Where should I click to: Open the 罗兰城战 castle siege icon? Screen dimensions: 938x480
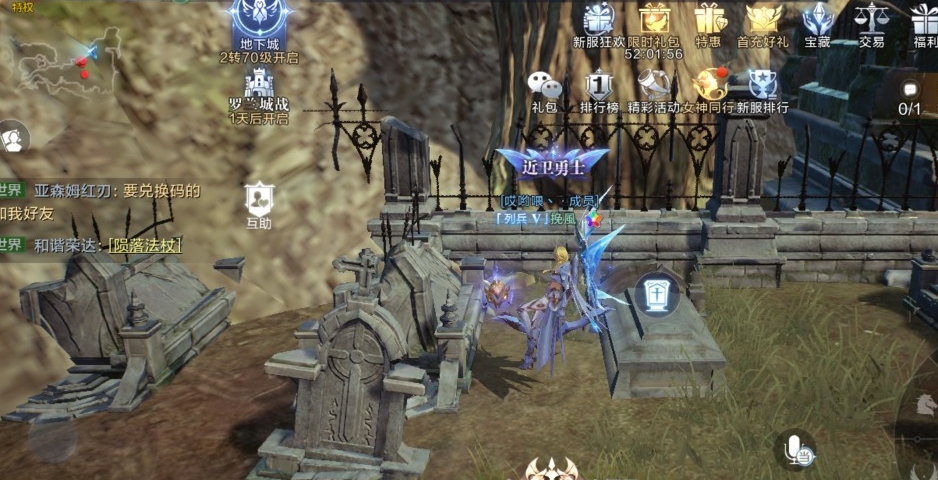(x=258, y=88)
